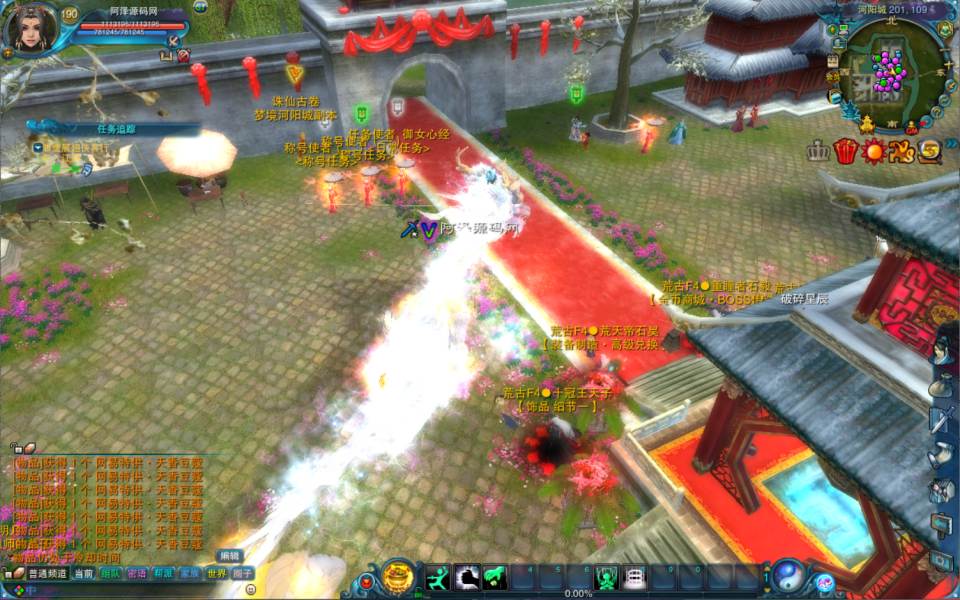The image size is (960, 600).
Task: Activate the green running figure skill
Action: 438,577
